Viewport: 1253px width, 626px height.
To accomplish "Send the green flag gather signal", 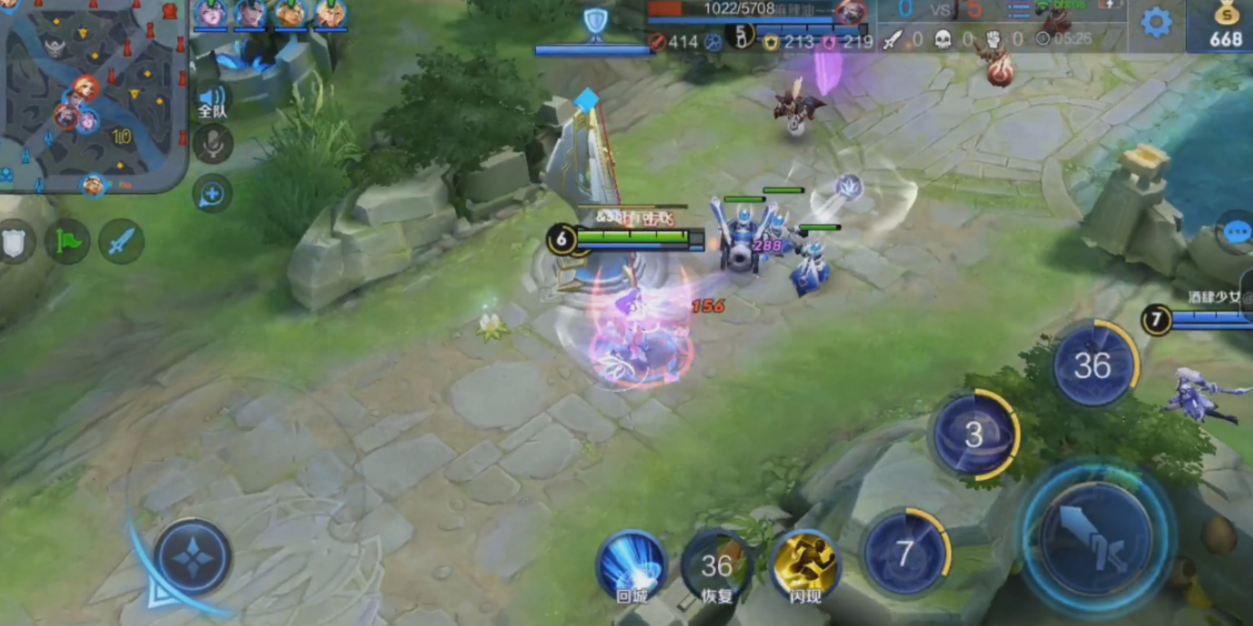I will pos(68,241).
